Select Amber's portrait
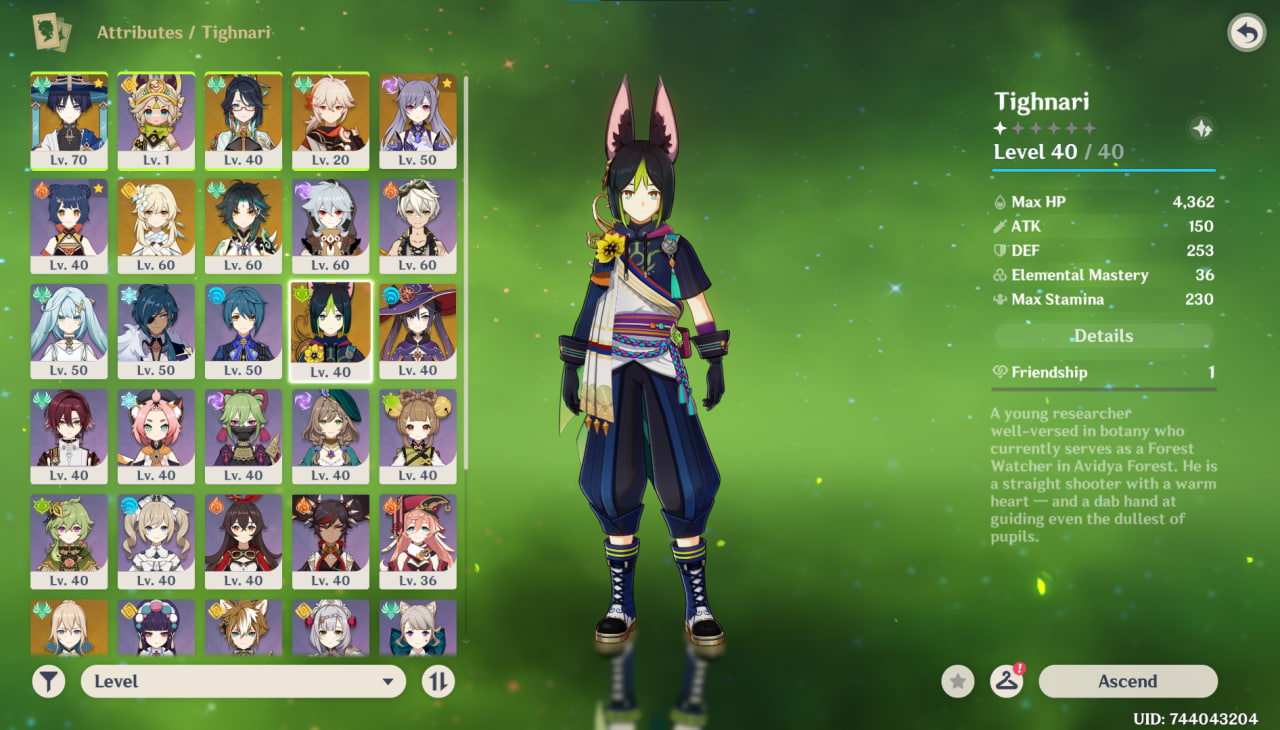The image size is (1280, 730). (x=243, y=540)
